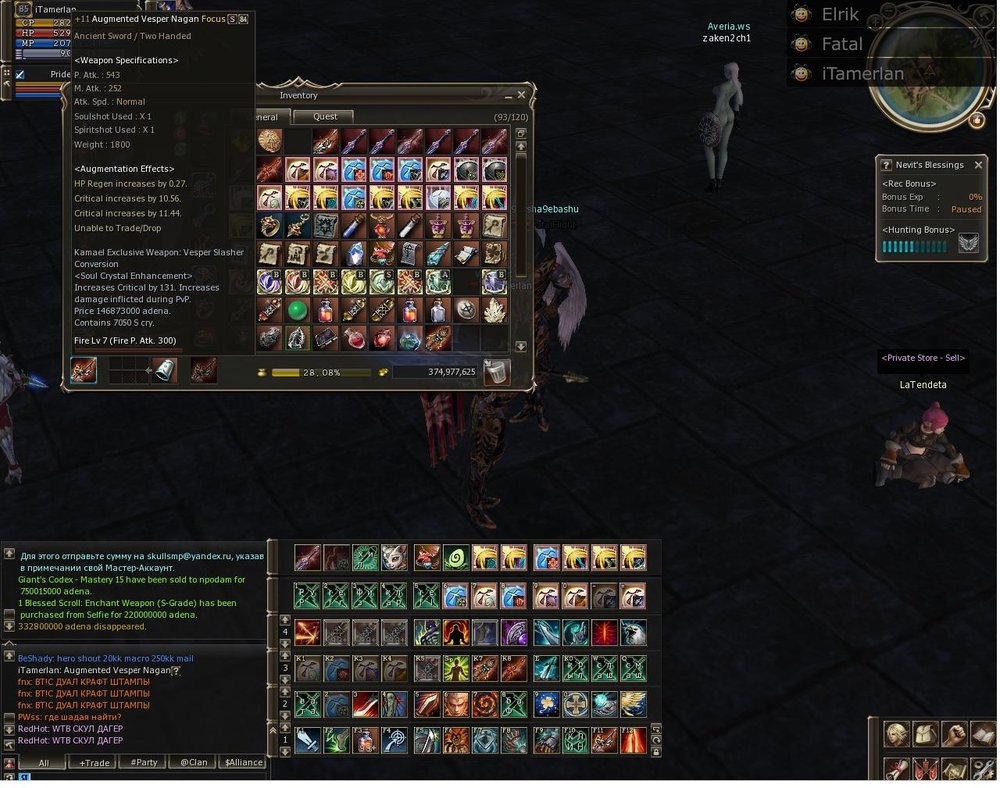Switch chat to the +Trade tab
This screenshot has width=1000, height=788.
point(96,763)
